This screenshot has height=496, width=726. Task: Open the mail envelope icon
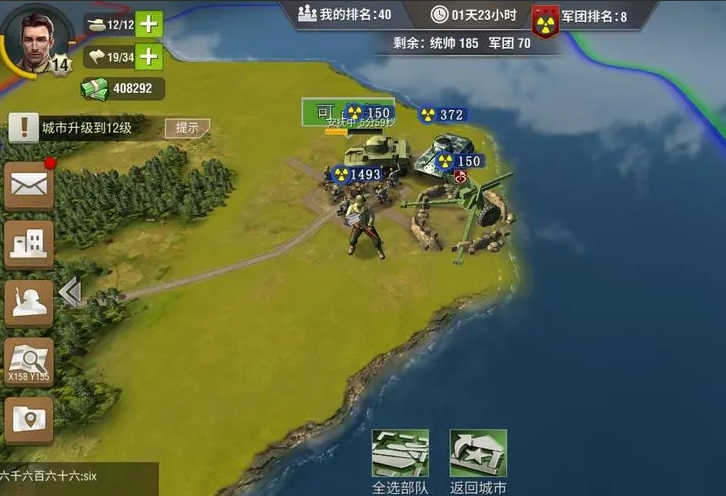(x=28, y=185)
